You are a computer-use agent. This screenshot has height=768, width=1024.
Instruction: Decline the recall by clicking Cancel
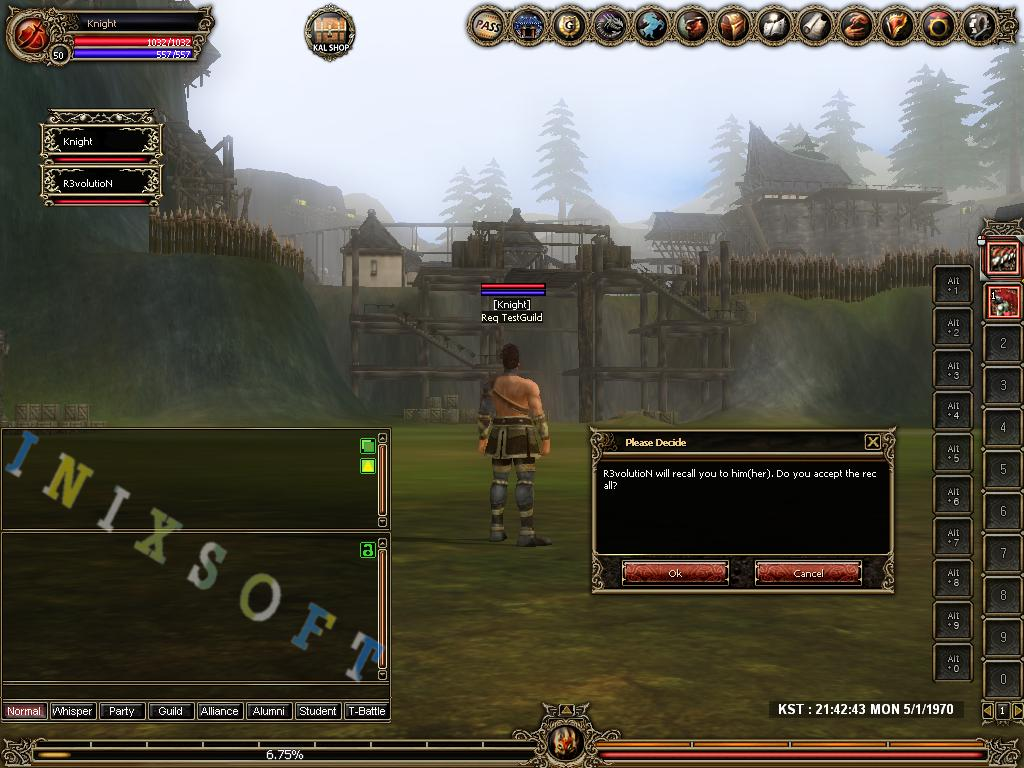pos(808,573)
